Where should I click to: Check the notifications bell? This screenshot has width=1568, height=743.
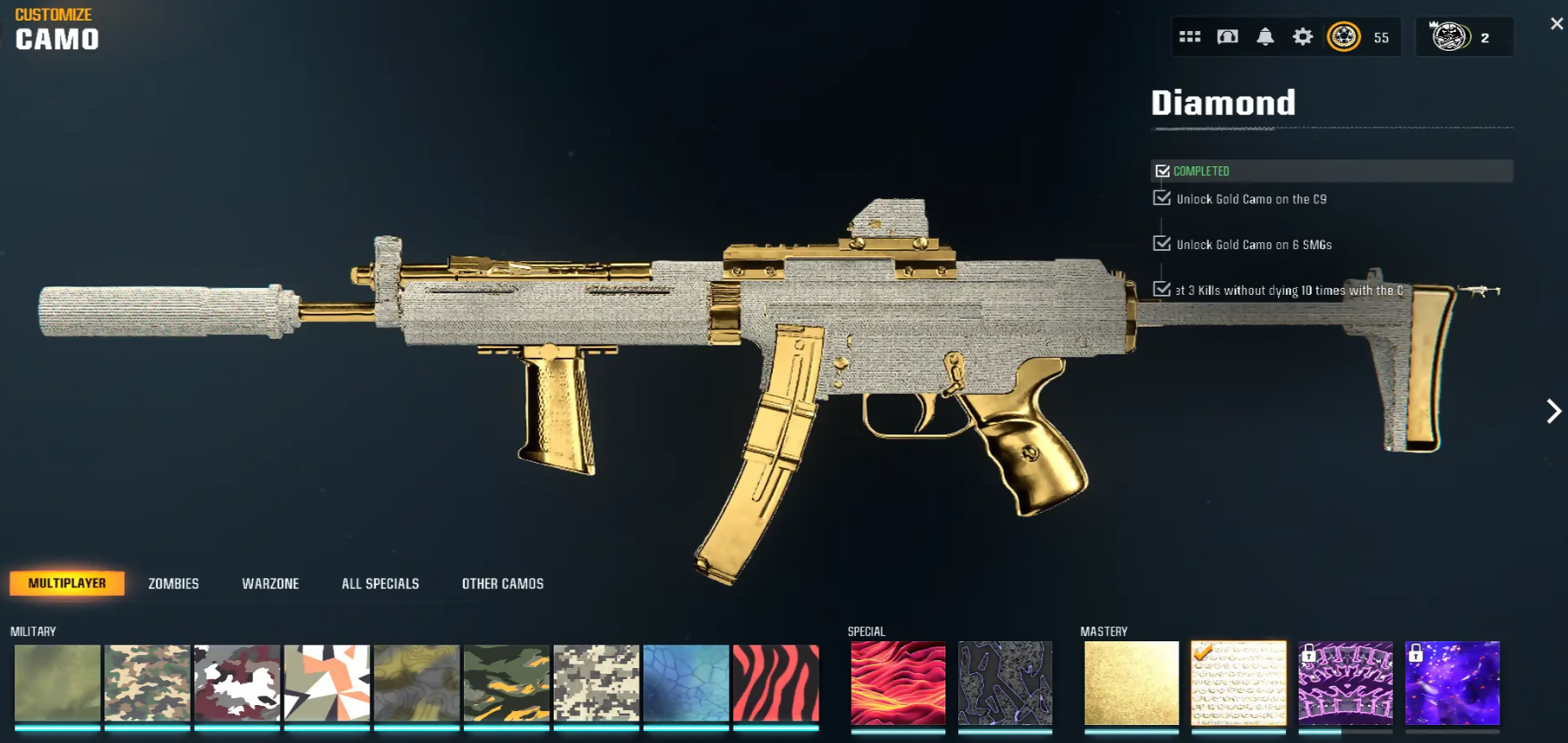coord(1265,37)
